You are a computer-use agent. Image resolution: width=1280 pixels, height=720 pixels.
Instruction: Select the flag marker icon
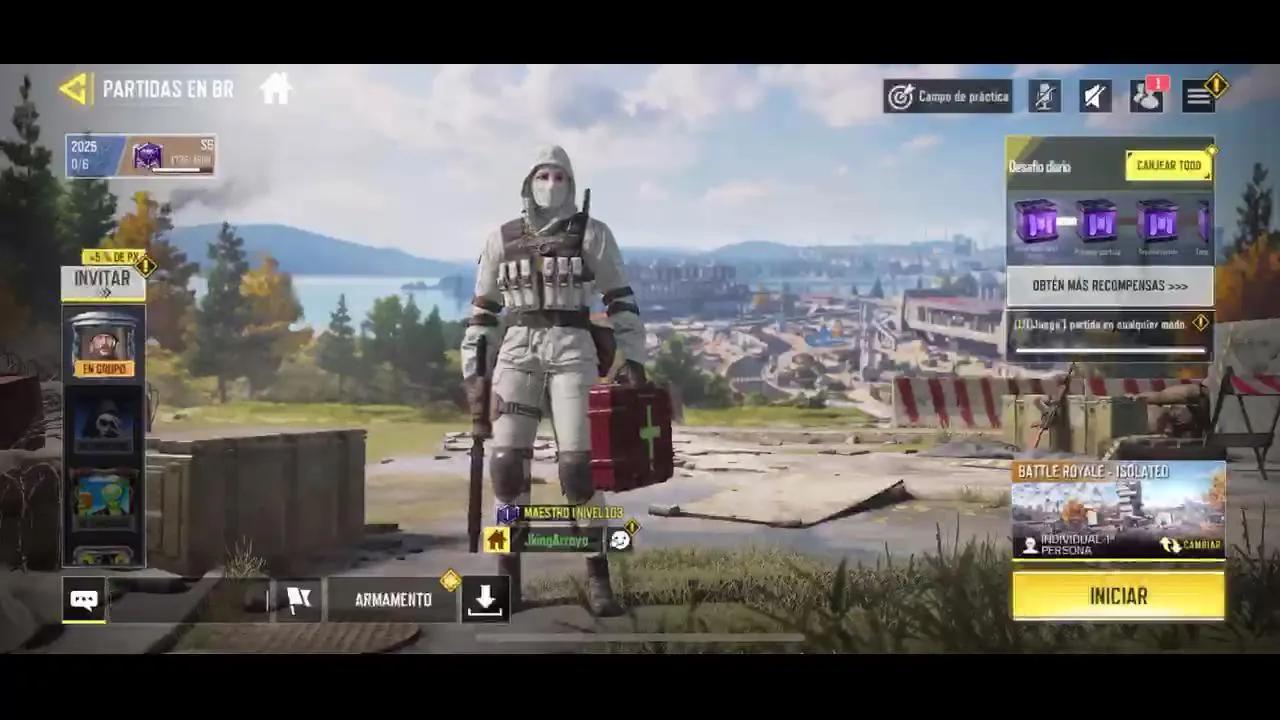pyautogui.click(x=299, y=598)
